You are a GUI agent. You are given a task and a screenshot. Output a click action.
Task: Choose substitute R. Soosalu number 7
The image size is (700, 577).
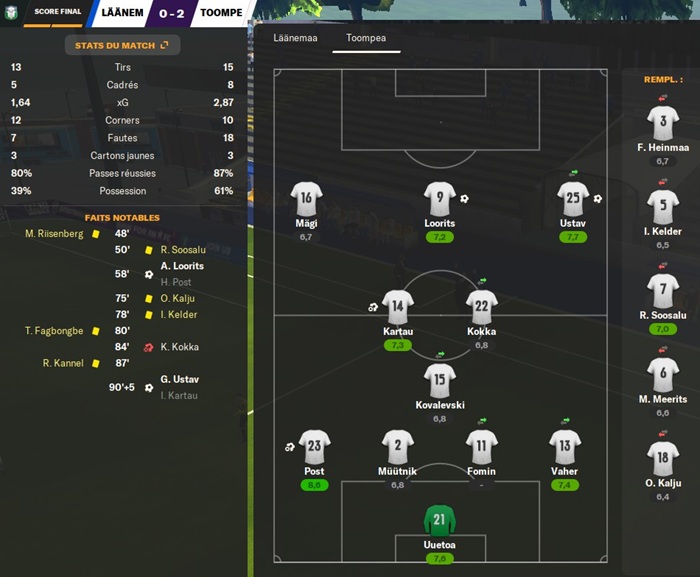[663, 292]
